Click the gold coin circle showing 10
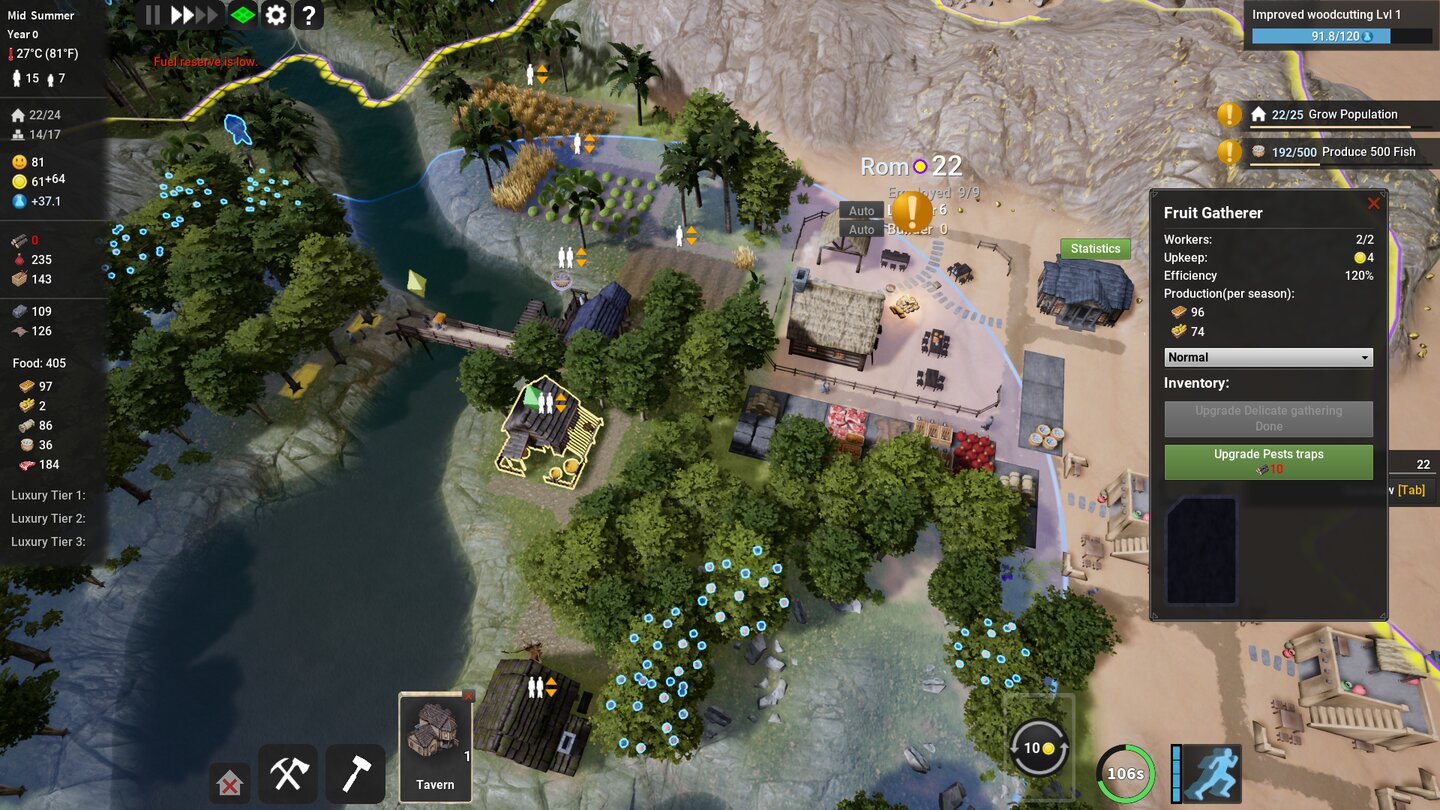This screenshot has width=1440, height=810. (1038, 747)
